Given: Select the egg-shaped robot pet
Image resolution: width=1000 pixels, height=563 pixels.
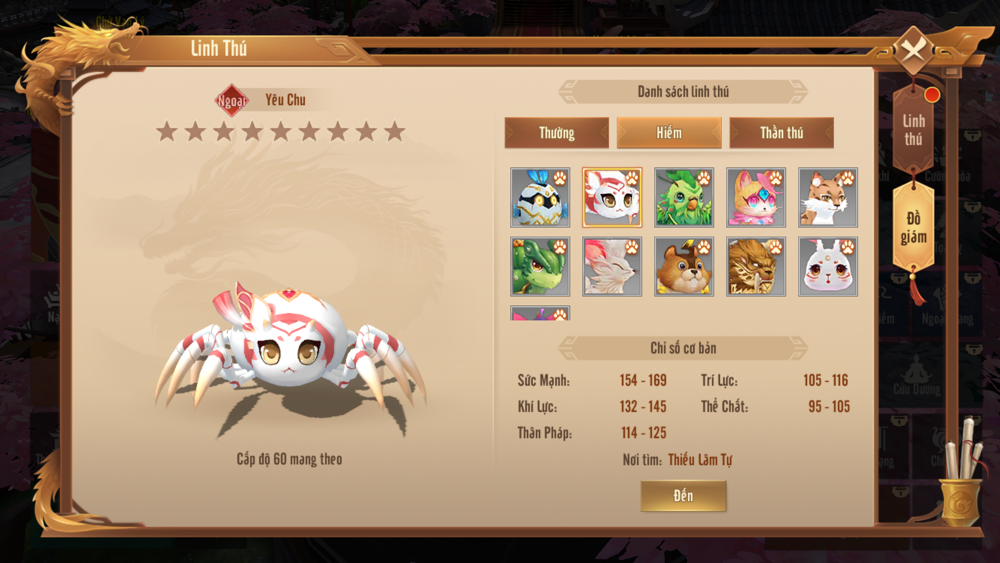Looking at the screenshot, I should pos(540,197).
